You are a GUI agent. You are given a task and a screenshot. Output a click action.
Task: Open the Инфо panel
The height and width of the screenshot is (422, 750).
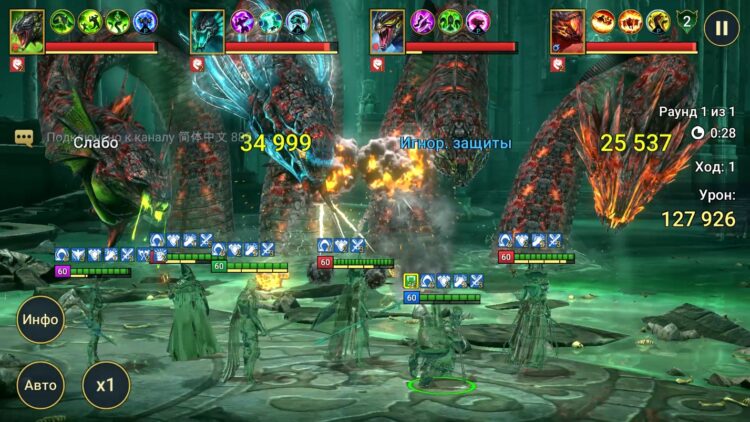click(x=40, y=320)
